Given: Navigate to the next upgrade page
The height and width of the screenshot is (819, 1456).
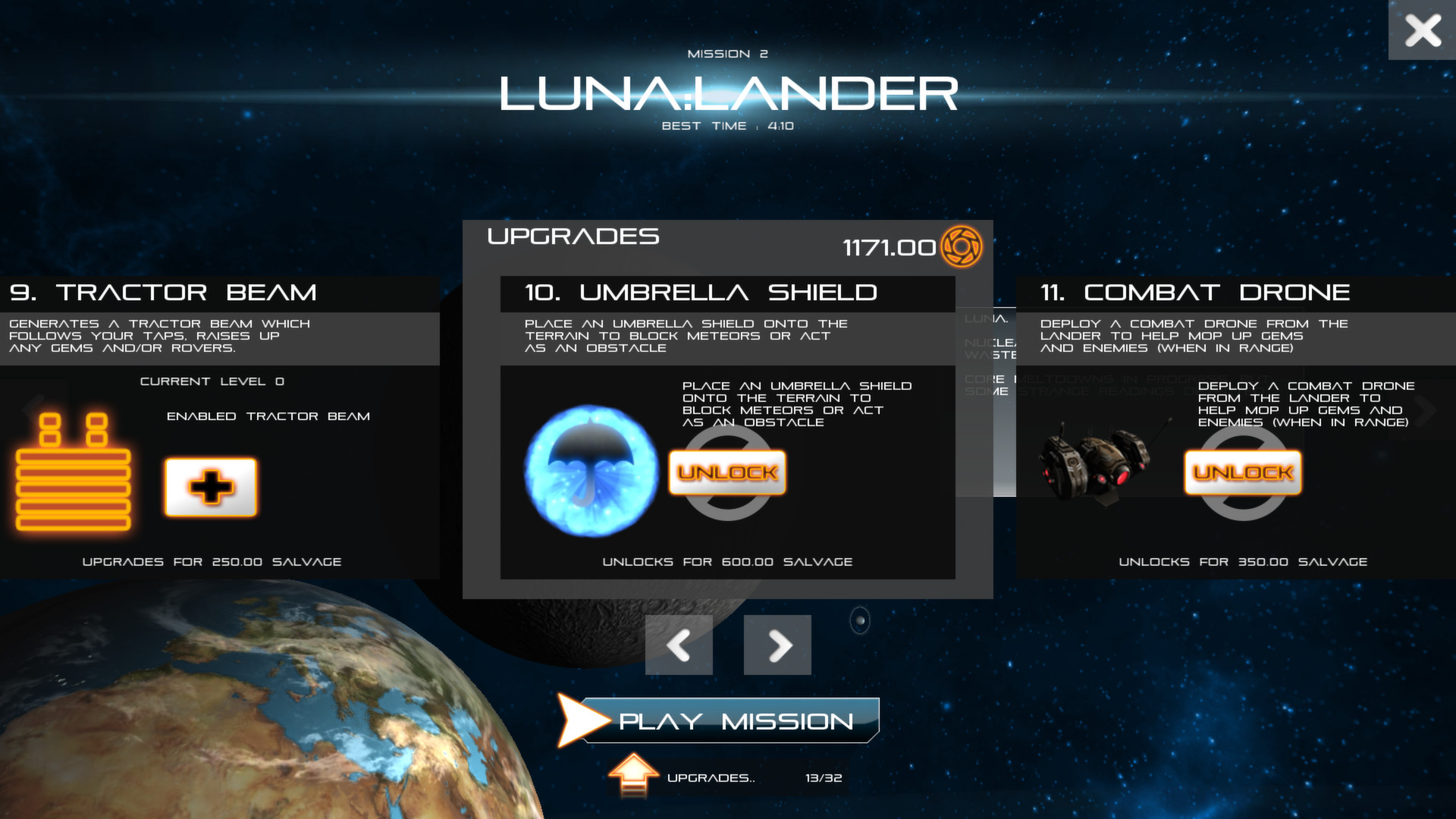Looking at the screenshot, I should (x=777, y=645).
